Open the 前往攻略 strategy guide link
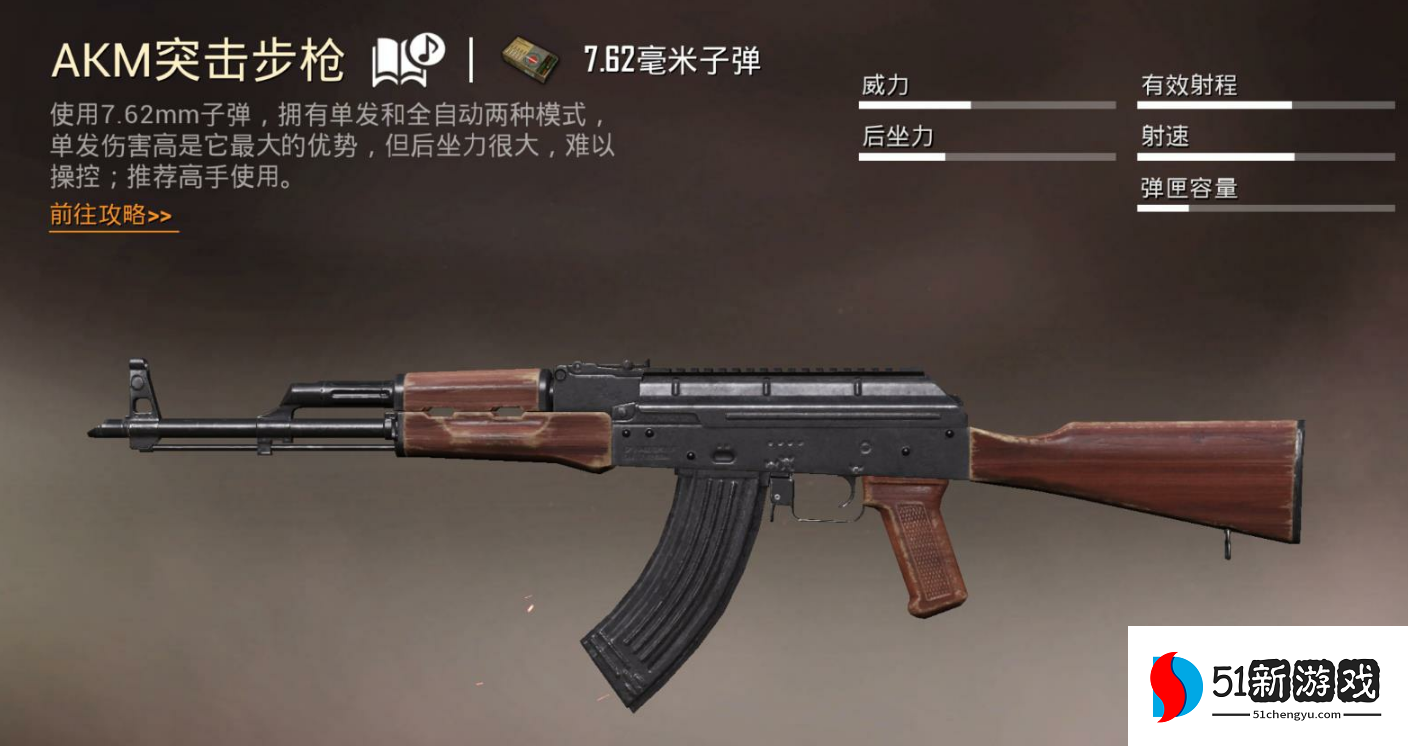 click(108, 214)
